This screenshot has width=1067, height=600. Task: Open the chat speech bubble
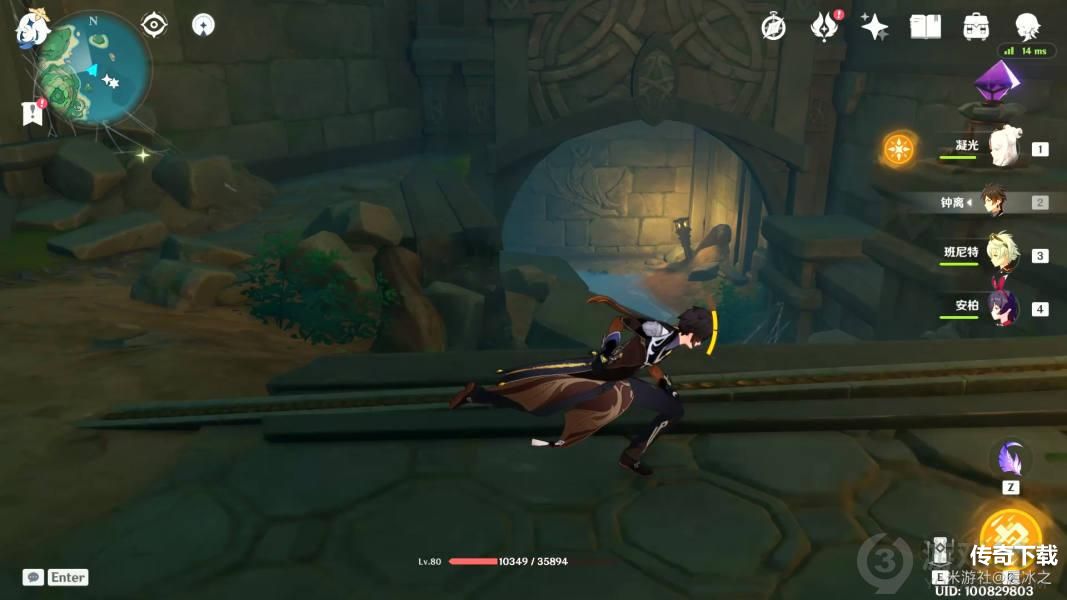33,577
